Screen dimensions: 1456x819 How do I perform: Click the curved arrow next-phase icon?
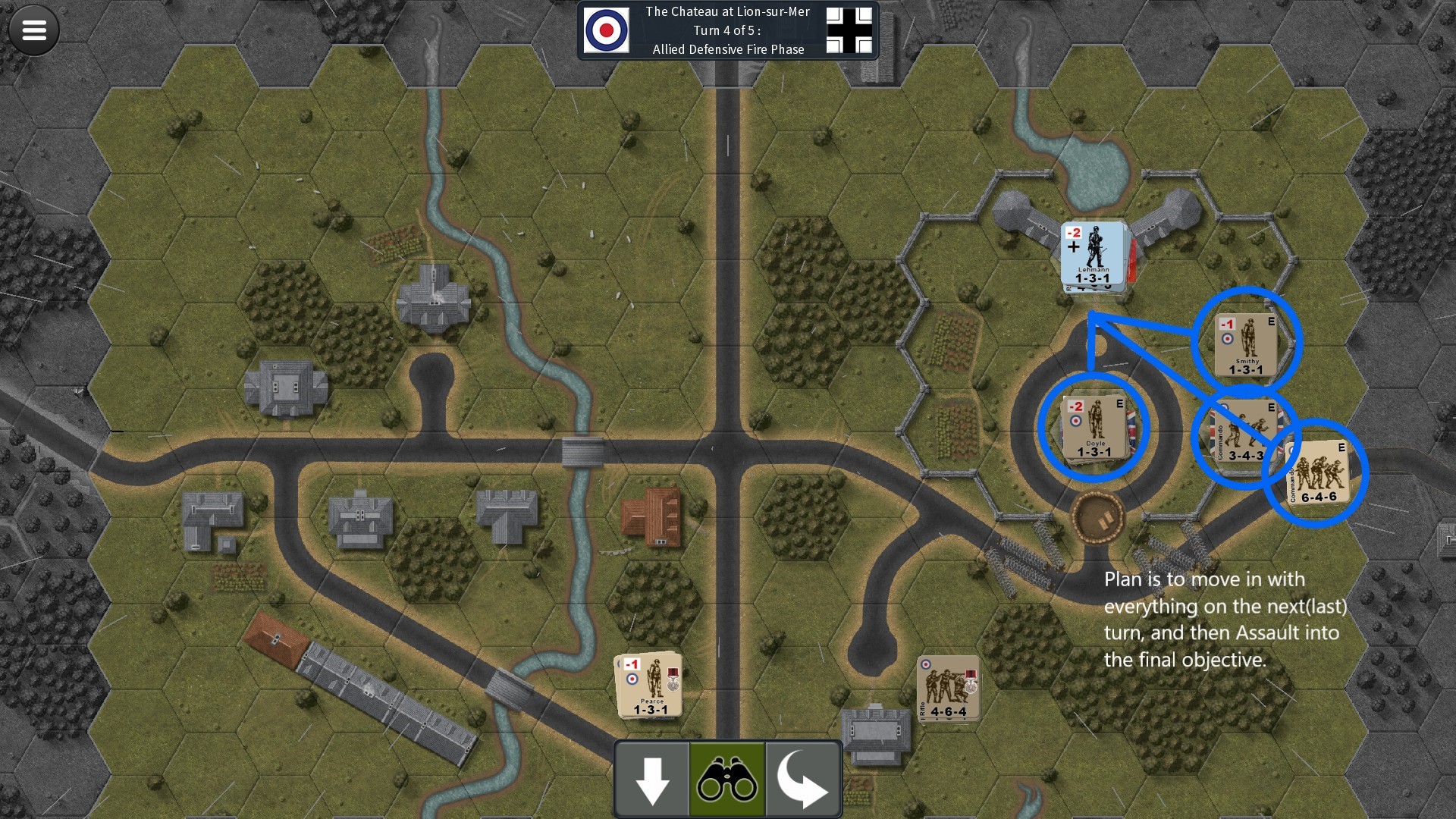pyautogui.click(x=802, y=779)
